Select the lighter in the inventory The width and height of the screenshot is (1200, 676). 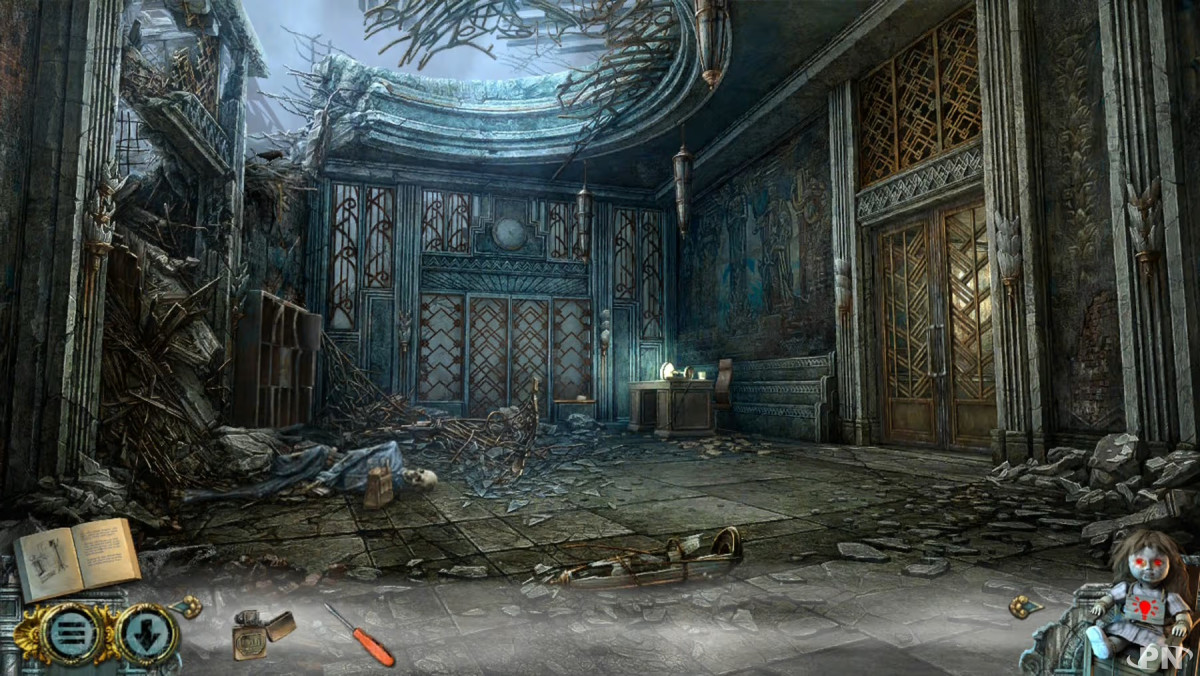(x=262, y=633)
